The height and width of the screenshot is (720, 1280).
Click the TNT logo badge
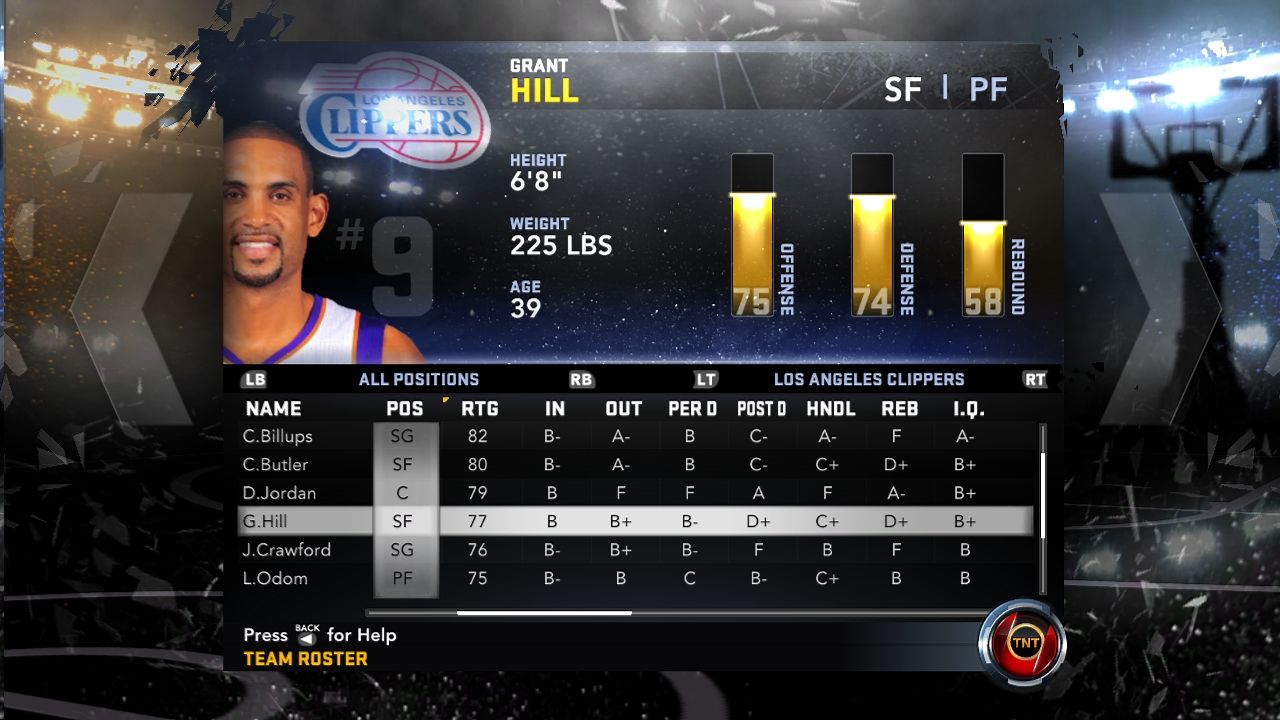(x=1022, y=641)
